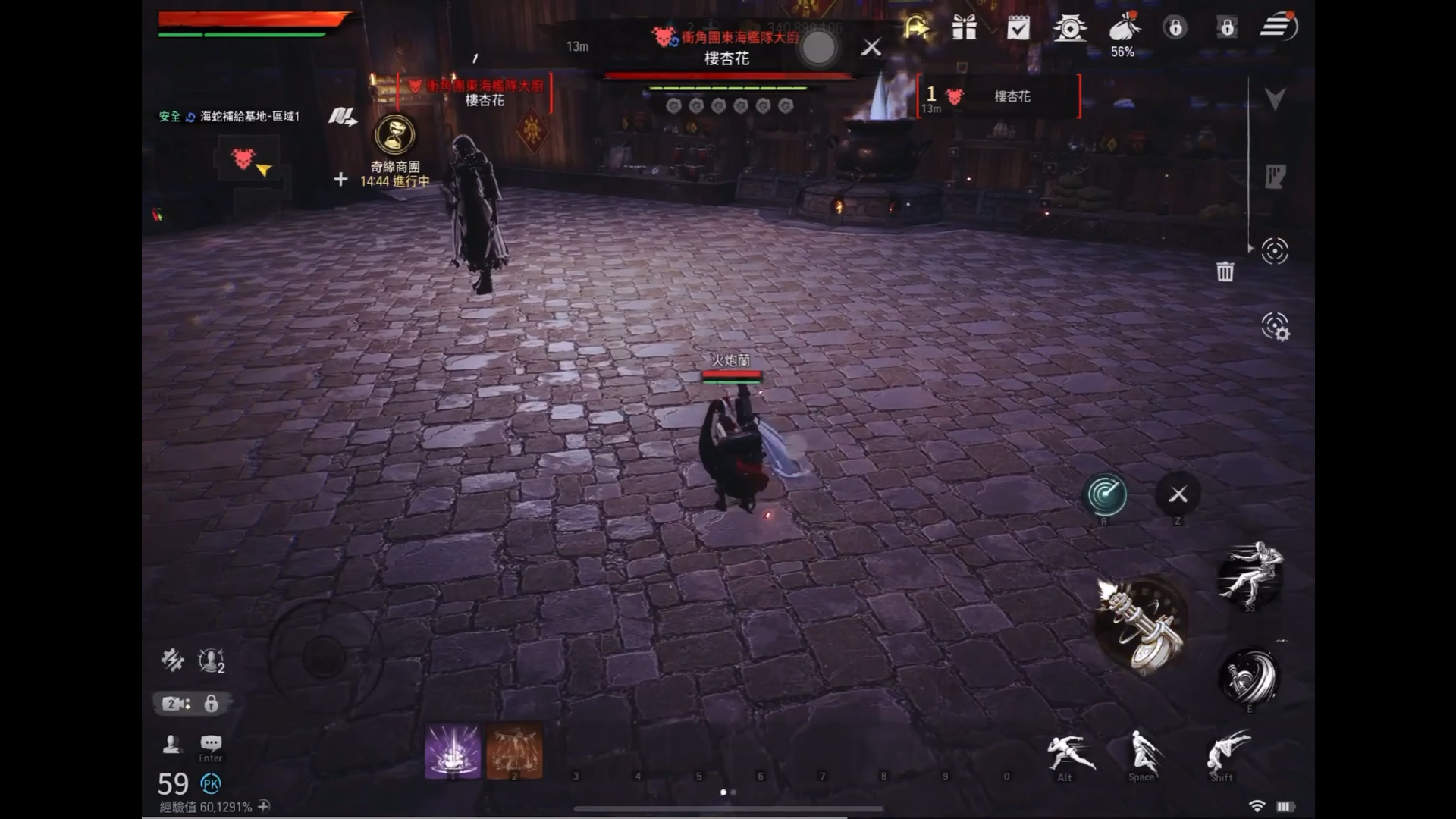Image resolution: width=1456 pixels, height=819 pixels.
Task: Open the event gong icon near top right
Action: (1072, 28)
